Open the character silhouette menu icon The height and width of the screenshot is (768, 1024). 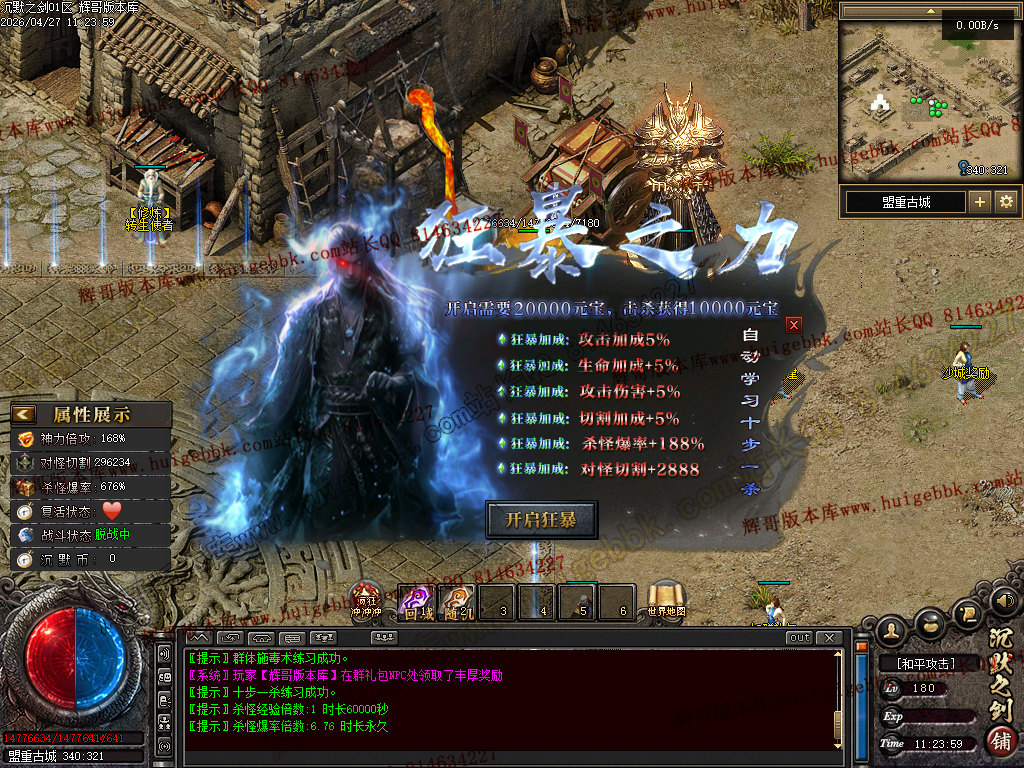tap(892, 629)
